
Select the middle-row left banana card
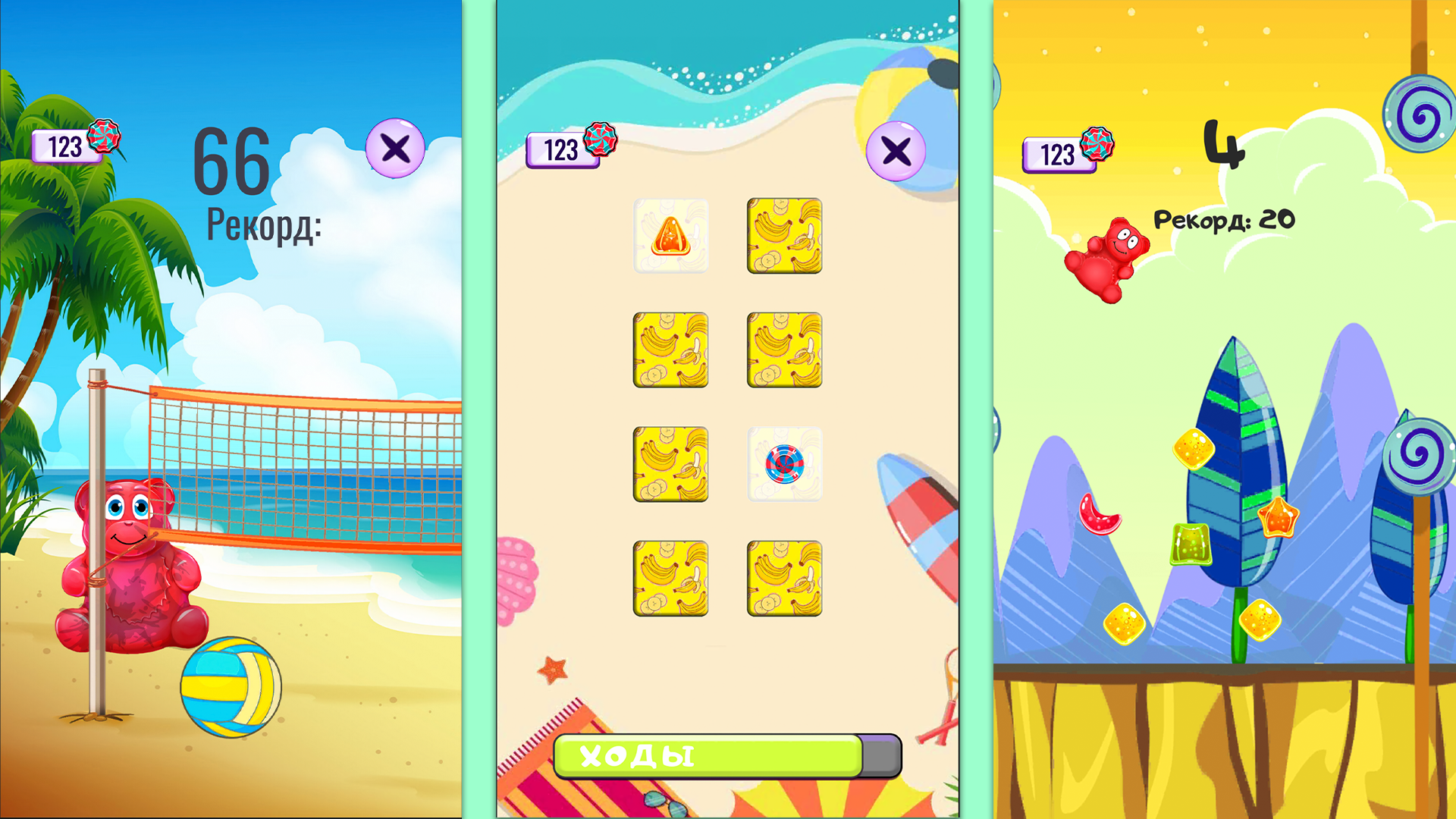coord(671,350)
